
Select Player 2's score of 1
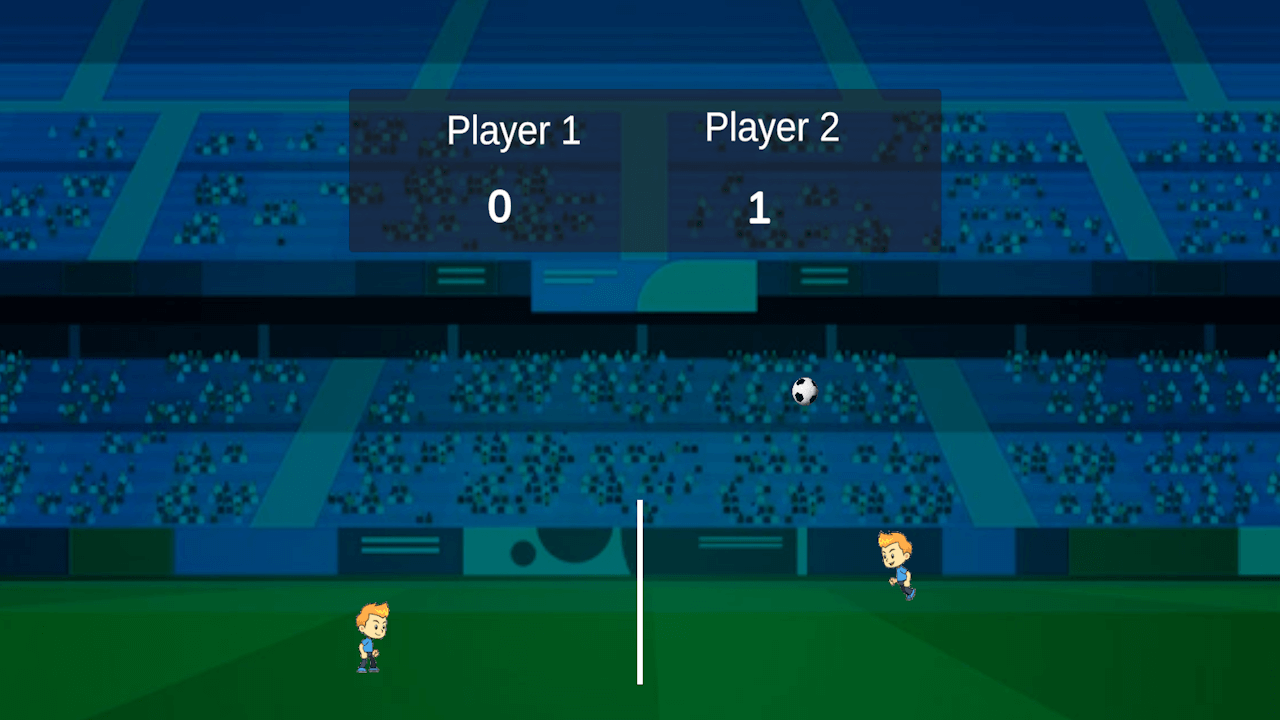coord(759,208)
